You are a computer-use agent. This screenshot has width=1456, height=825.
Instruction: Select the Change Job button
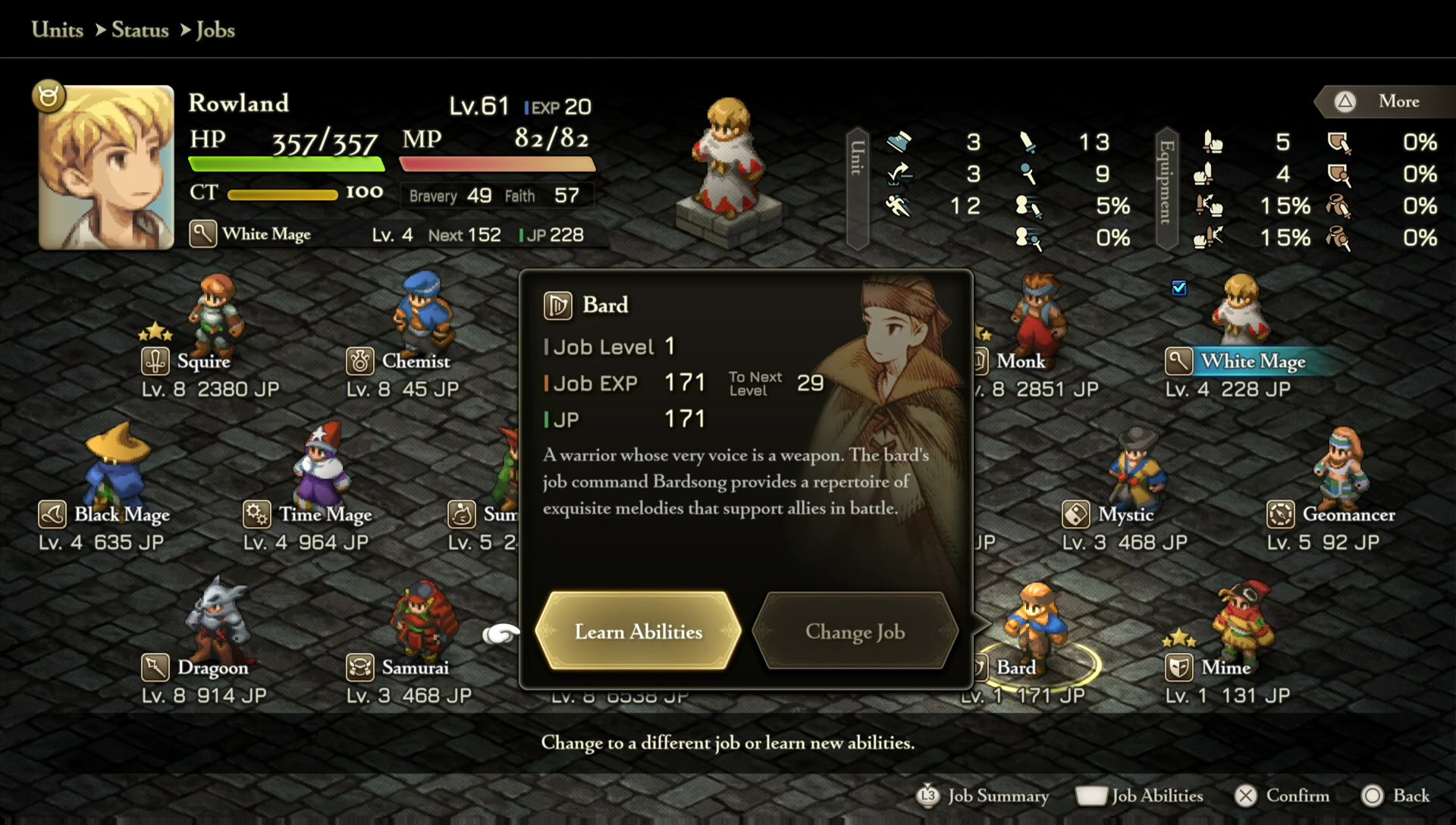855,632
